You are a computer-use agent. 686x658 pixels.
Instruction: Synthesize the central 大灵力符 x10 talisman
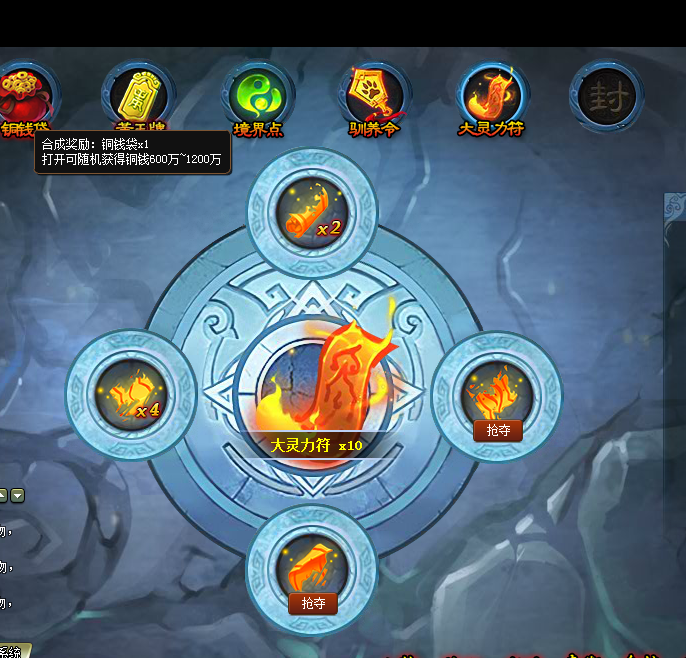(314, 385)
